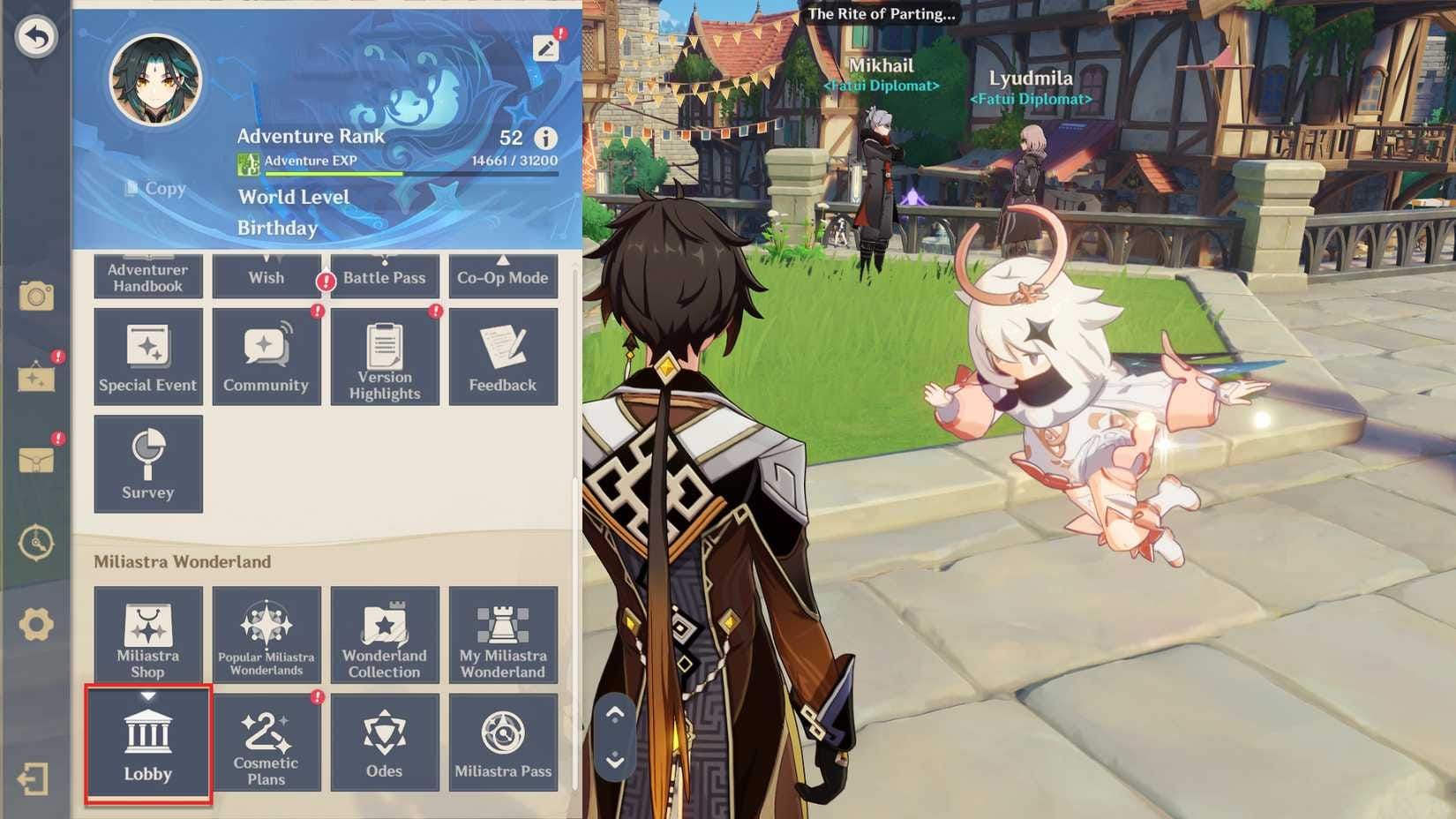The width and height of the screenshot is (1456, 819).
Task: Open the Feedback form
Action: [x=503, y=356]
